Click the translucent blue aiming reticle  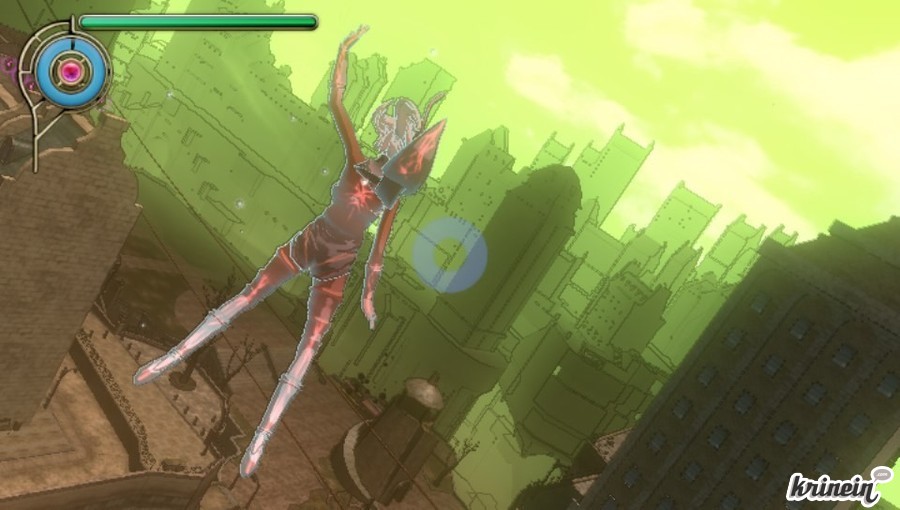(450, 256)
